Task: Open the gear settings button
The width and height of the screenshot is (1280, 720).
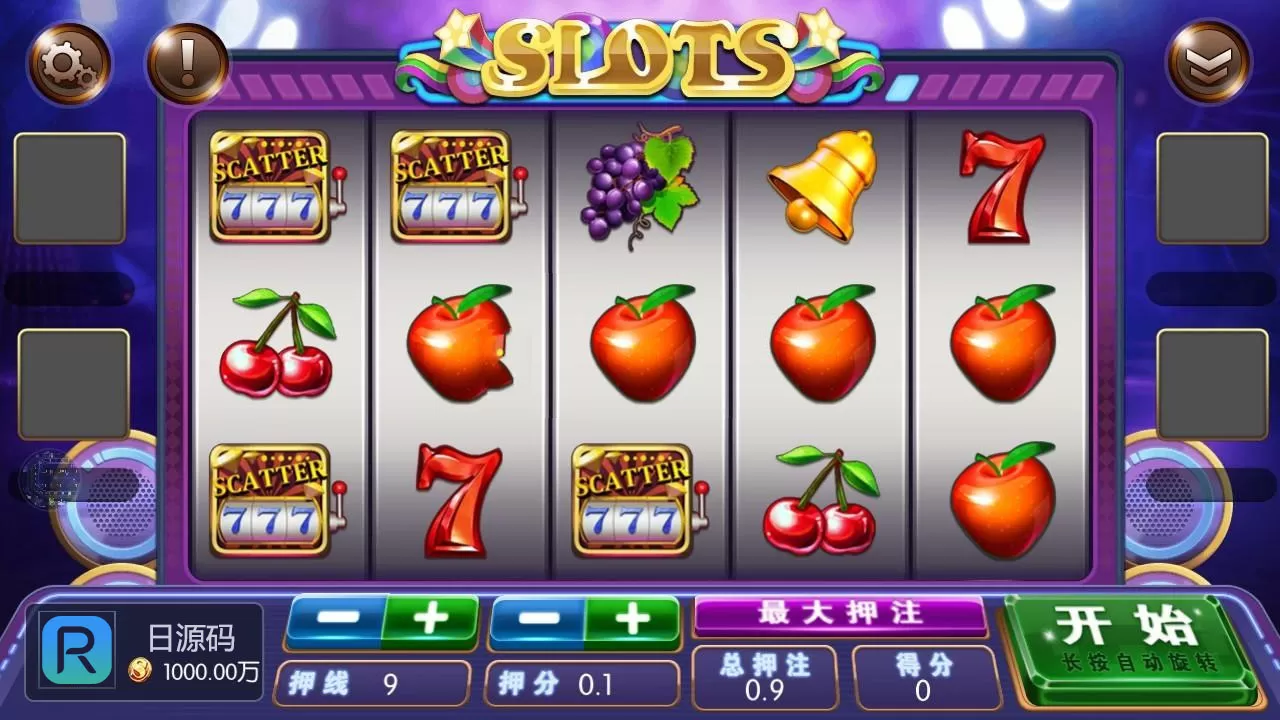Action: pyautogui.click(x=68, y=64)
